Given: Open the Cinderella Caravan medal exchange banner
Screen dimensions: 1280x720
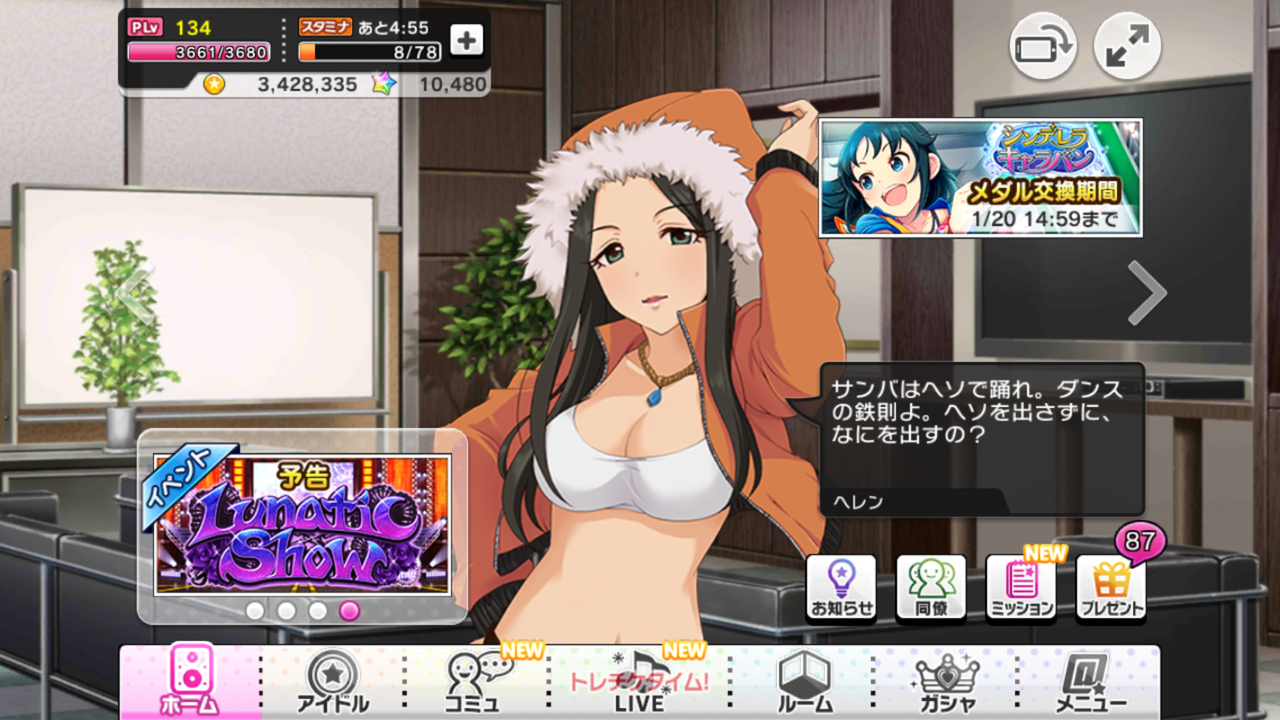Looking at the screenshot, I should pyautogui.click(x=985, y=175).
